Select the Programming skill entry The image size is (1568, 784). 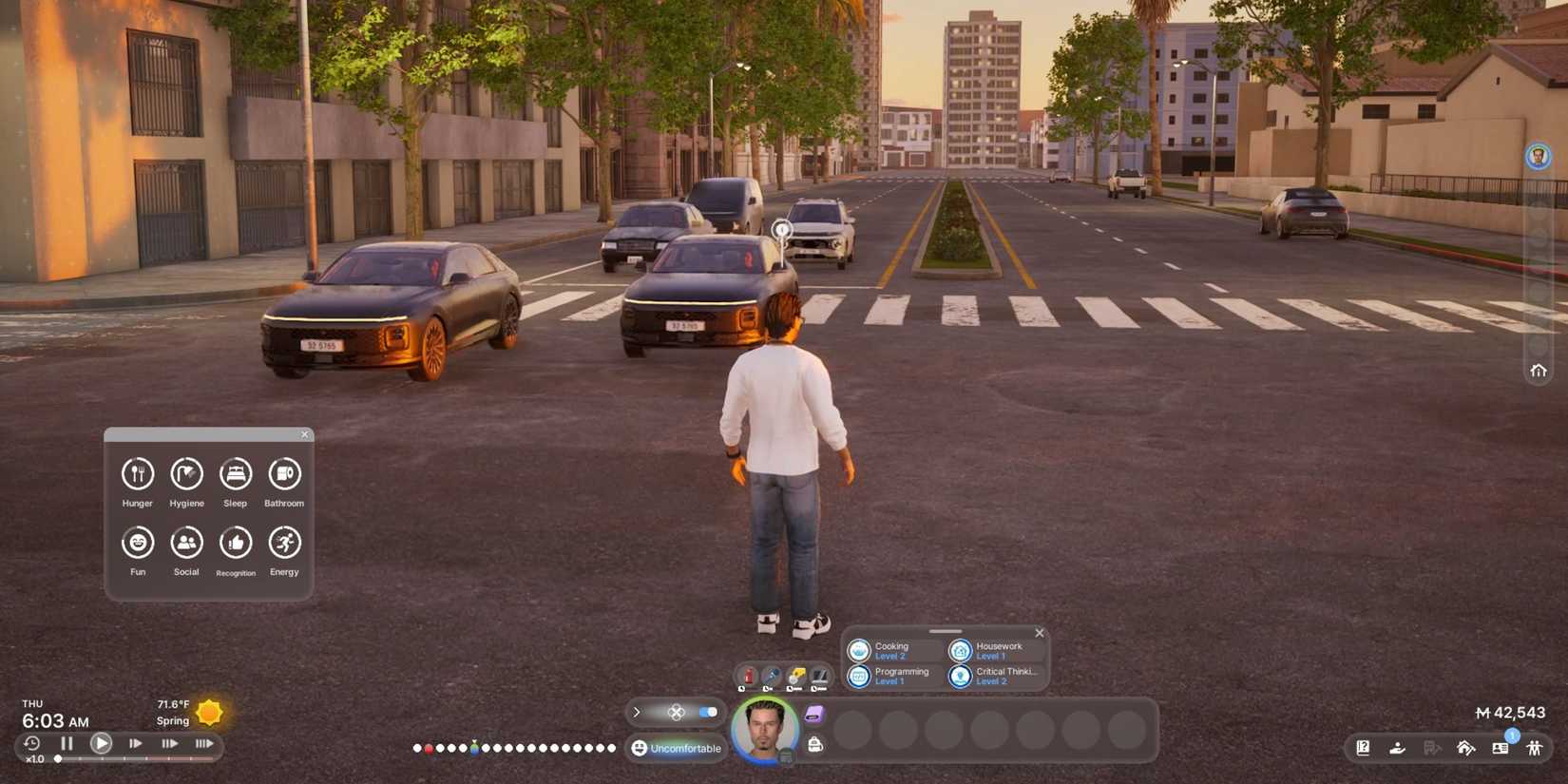pos(891,676)
